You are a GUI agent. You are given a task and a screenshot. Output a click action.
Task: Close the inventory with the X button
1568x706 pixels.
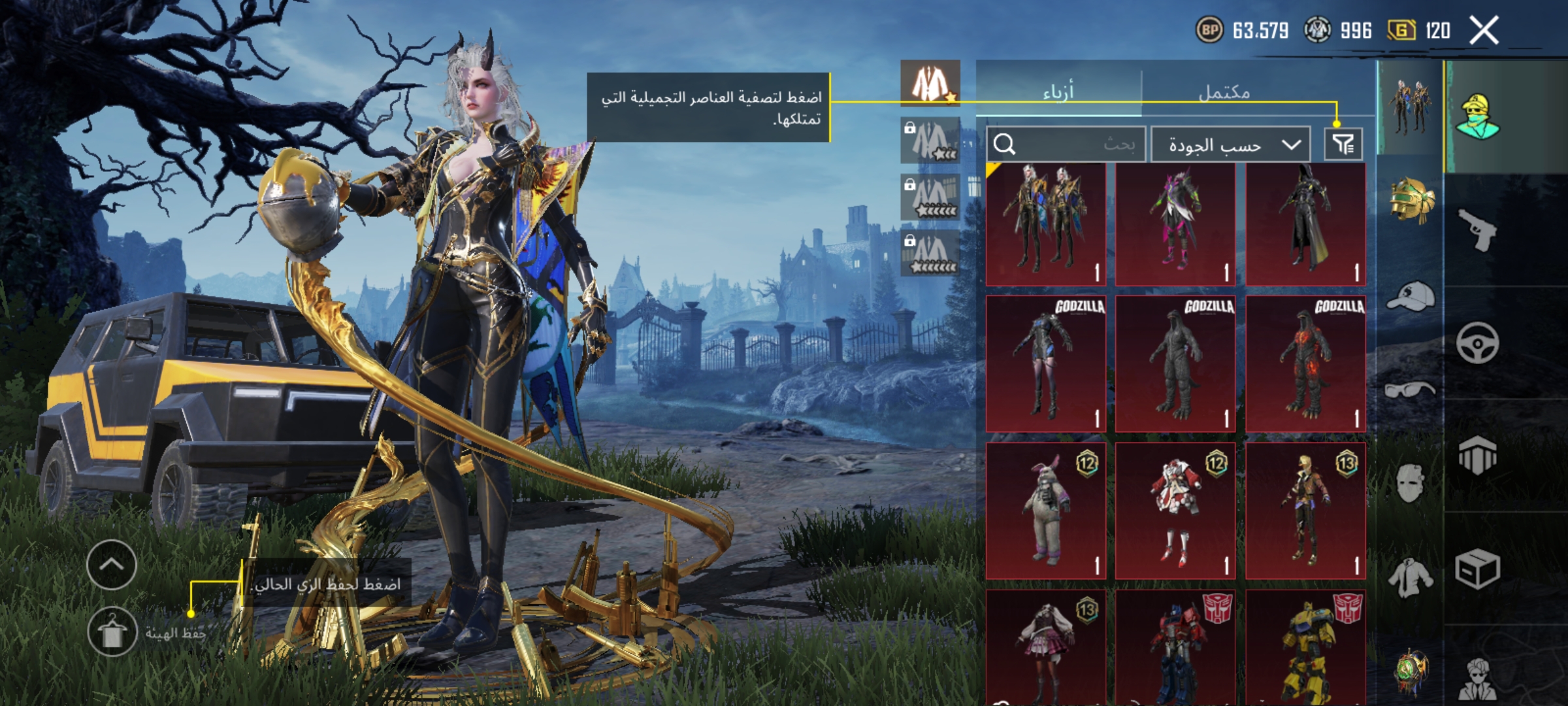tap(1484, 31)
